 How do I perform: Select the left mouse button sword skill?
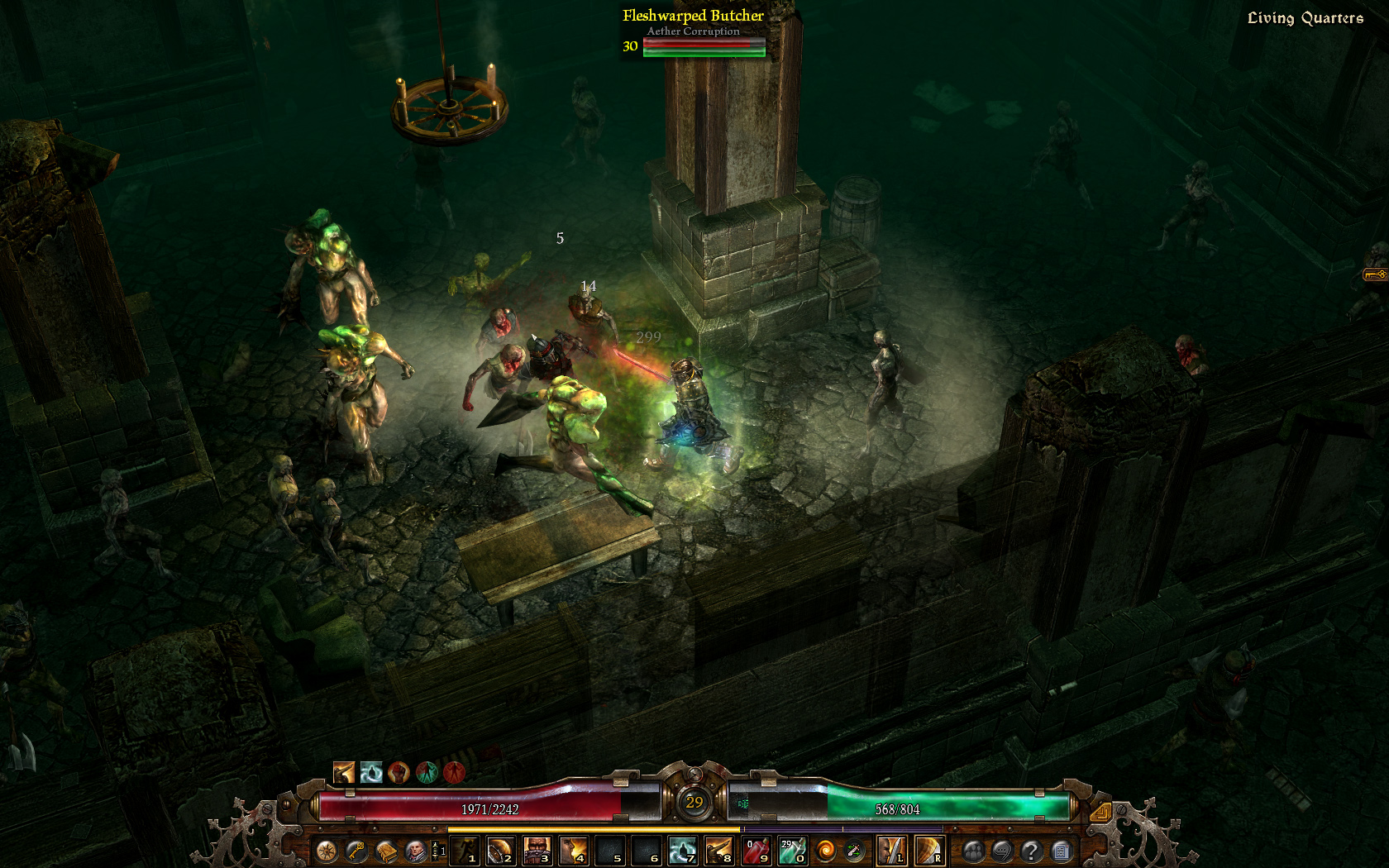tap(891, 851)
